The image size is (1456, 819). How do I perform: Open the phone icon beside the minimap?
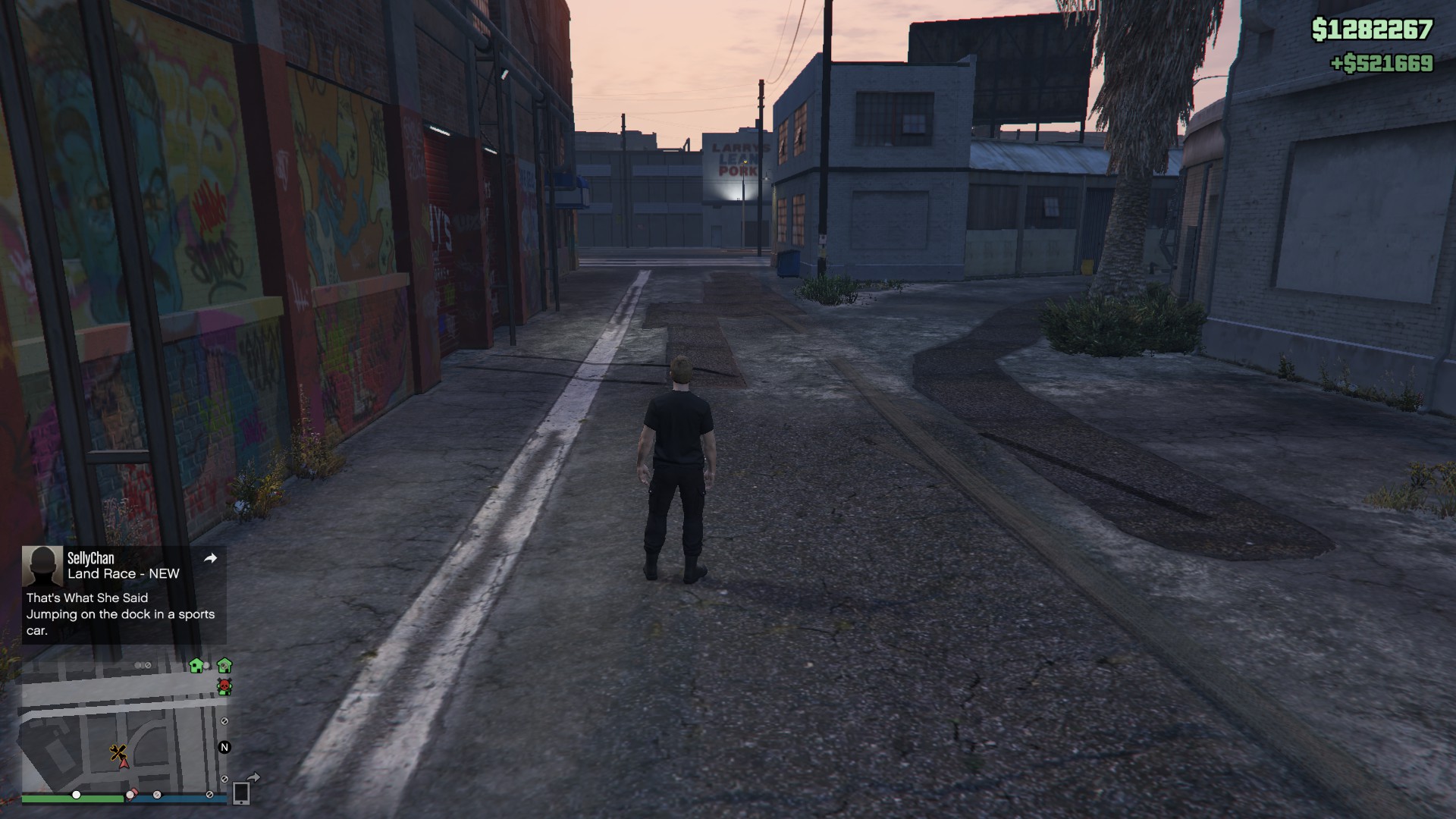(x=241, y=792)
